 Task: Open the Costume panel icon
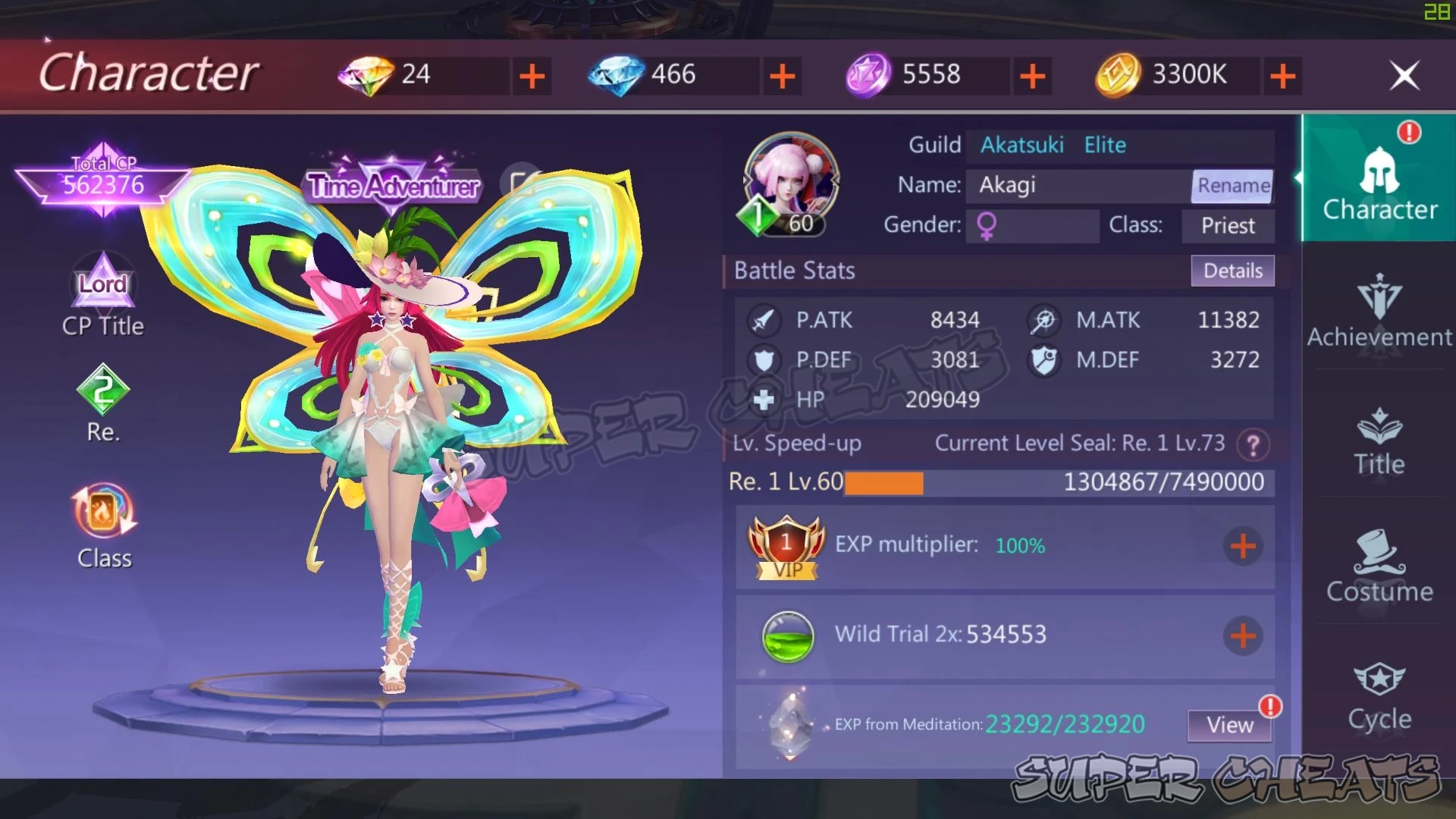1380,565
